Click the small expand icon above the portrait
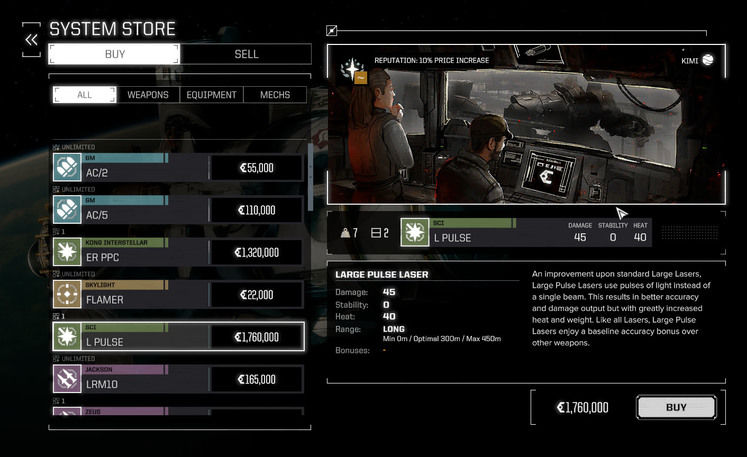 point(332,31)
